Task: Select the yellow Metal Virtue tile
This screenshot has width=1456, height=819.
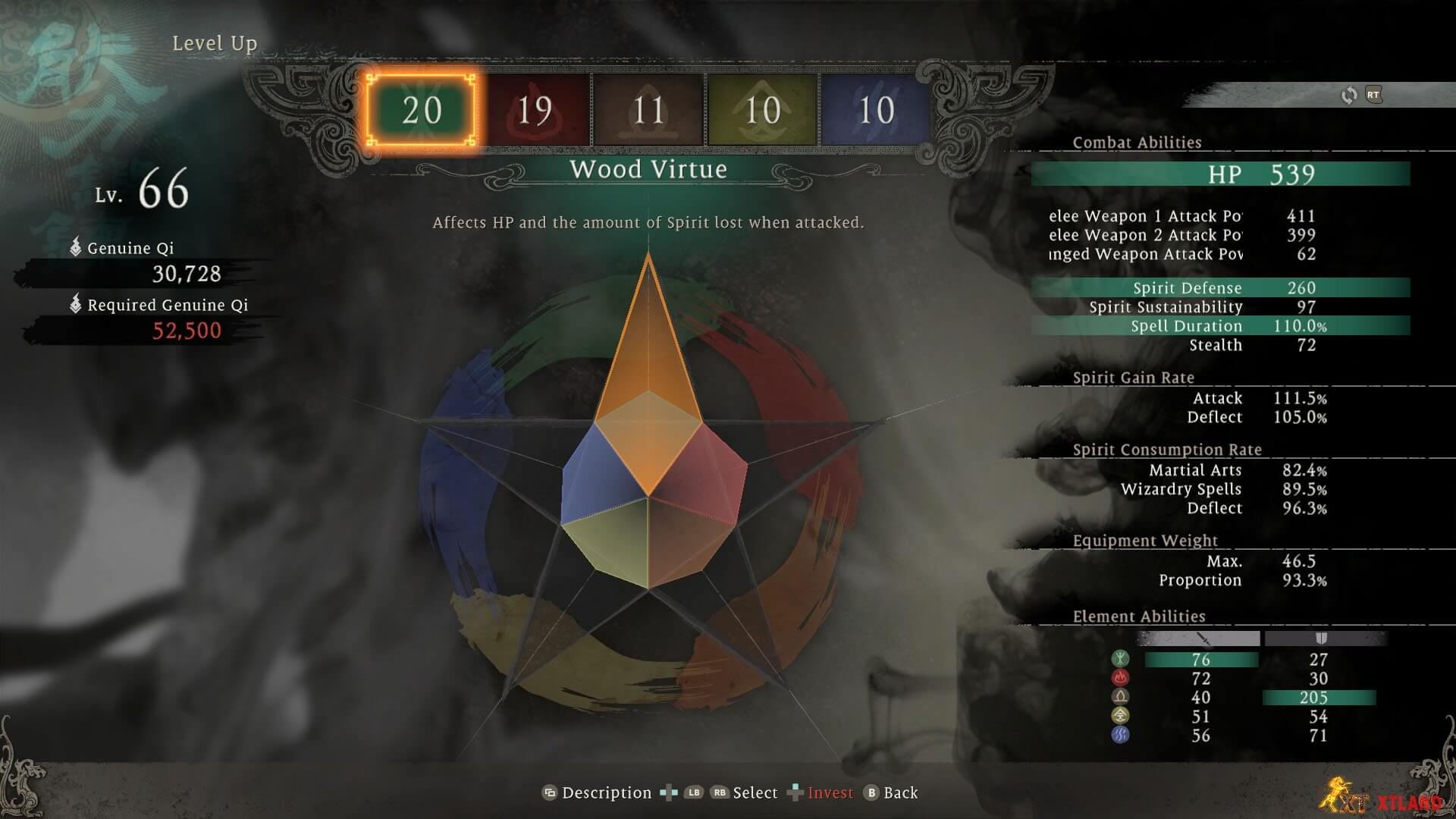Action: click(762, 111)
